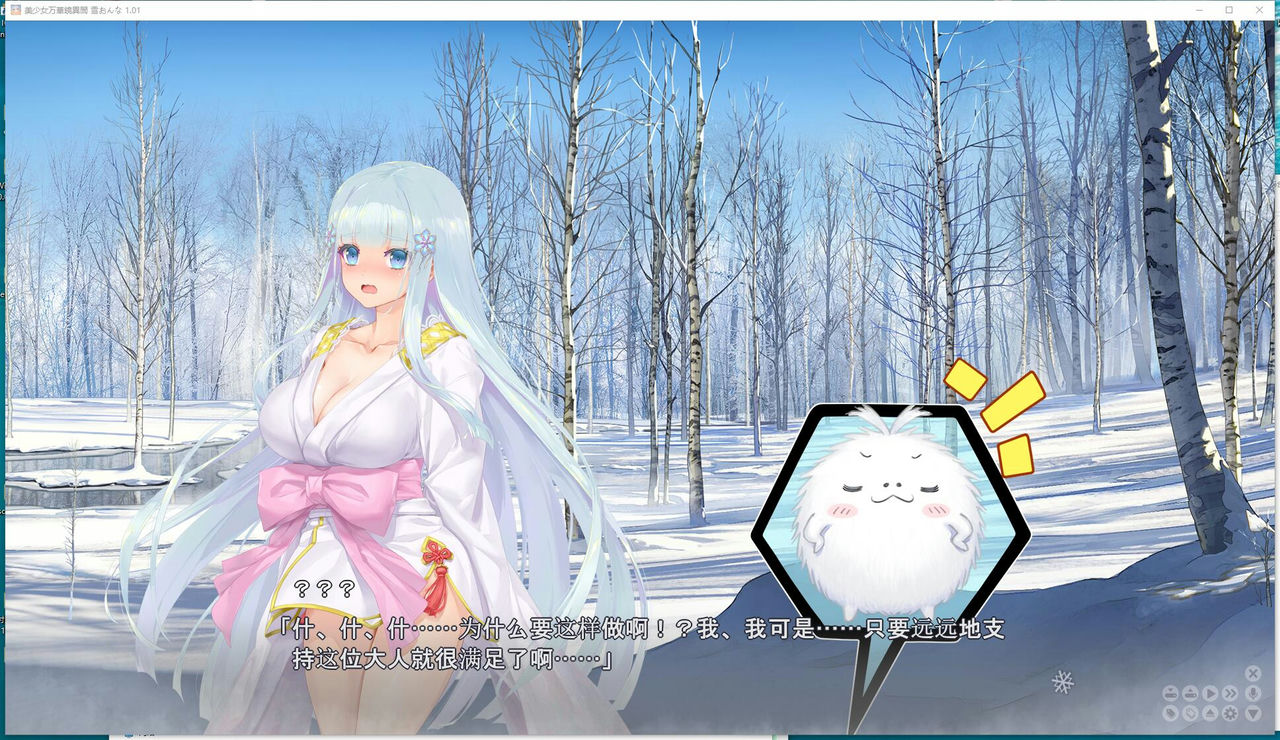Replay the voice line using the microphone icon
Image resolution: width=1280 pixels, height=740 pixels.
(x=1253, y=693)
